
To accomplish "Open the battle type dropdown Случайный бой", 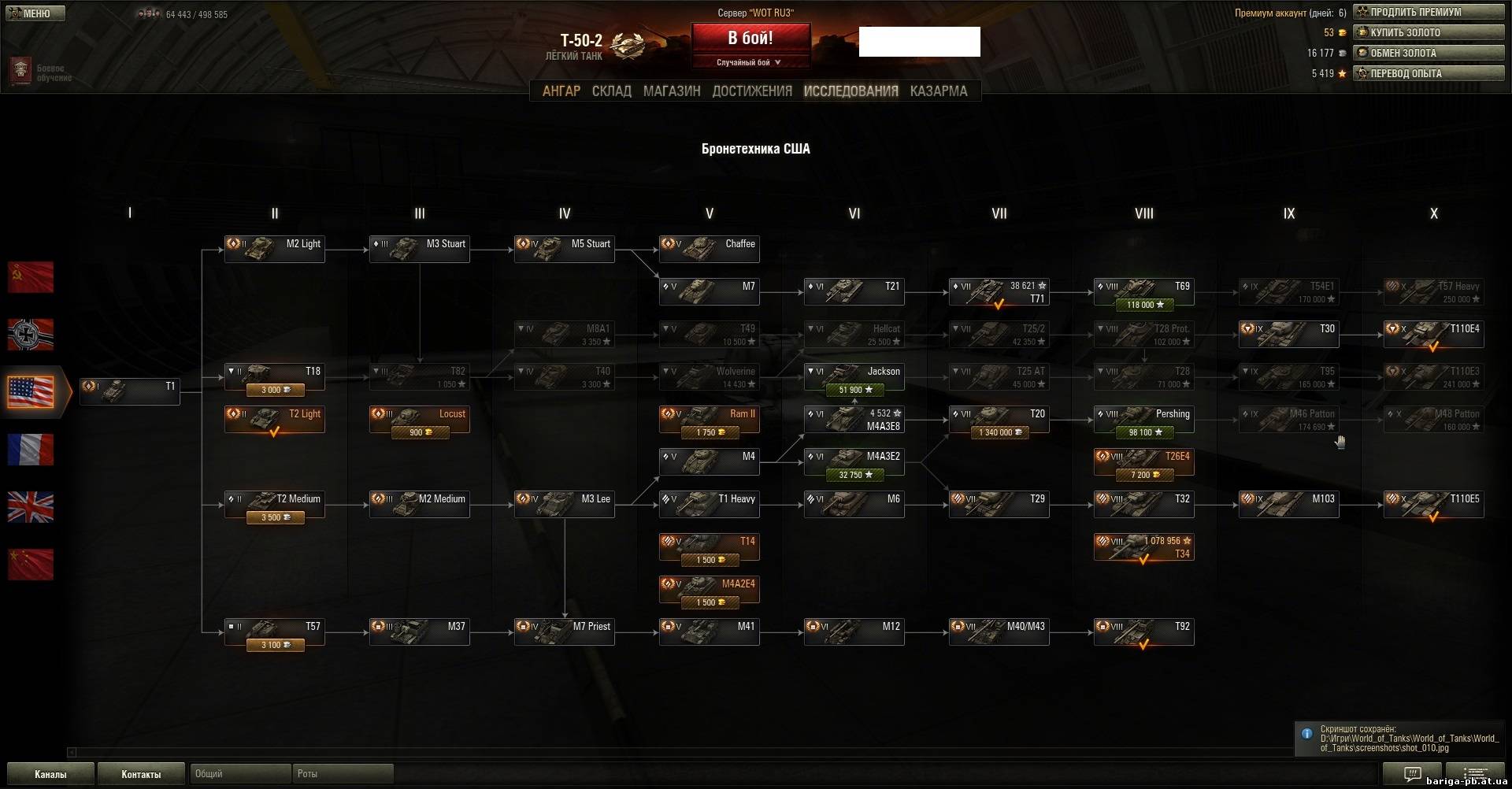I will [750, 62].
